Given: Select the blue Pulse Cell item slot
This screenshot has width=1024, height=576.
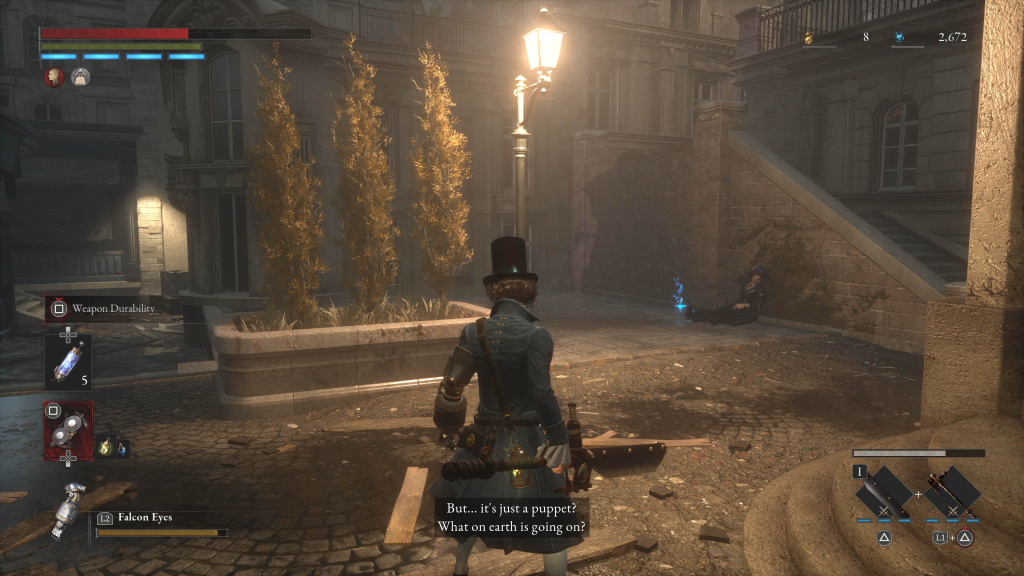Looking at the screenshot, I should pos(68,361).
